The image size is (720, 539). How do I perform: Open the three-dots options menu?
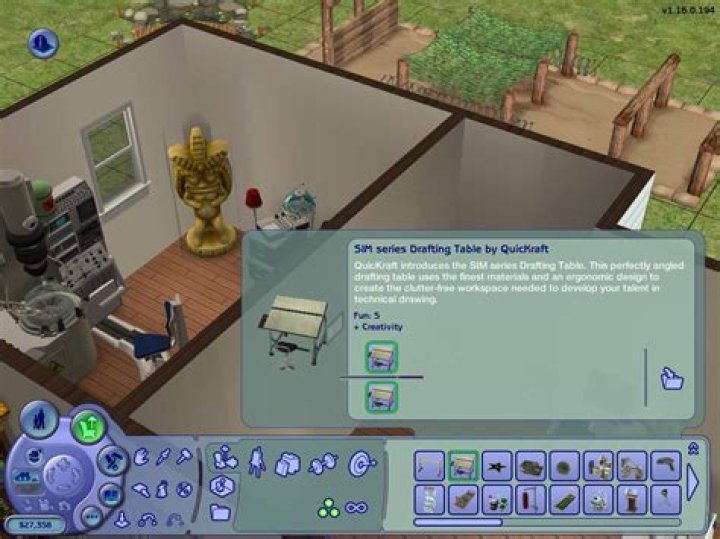91,515
